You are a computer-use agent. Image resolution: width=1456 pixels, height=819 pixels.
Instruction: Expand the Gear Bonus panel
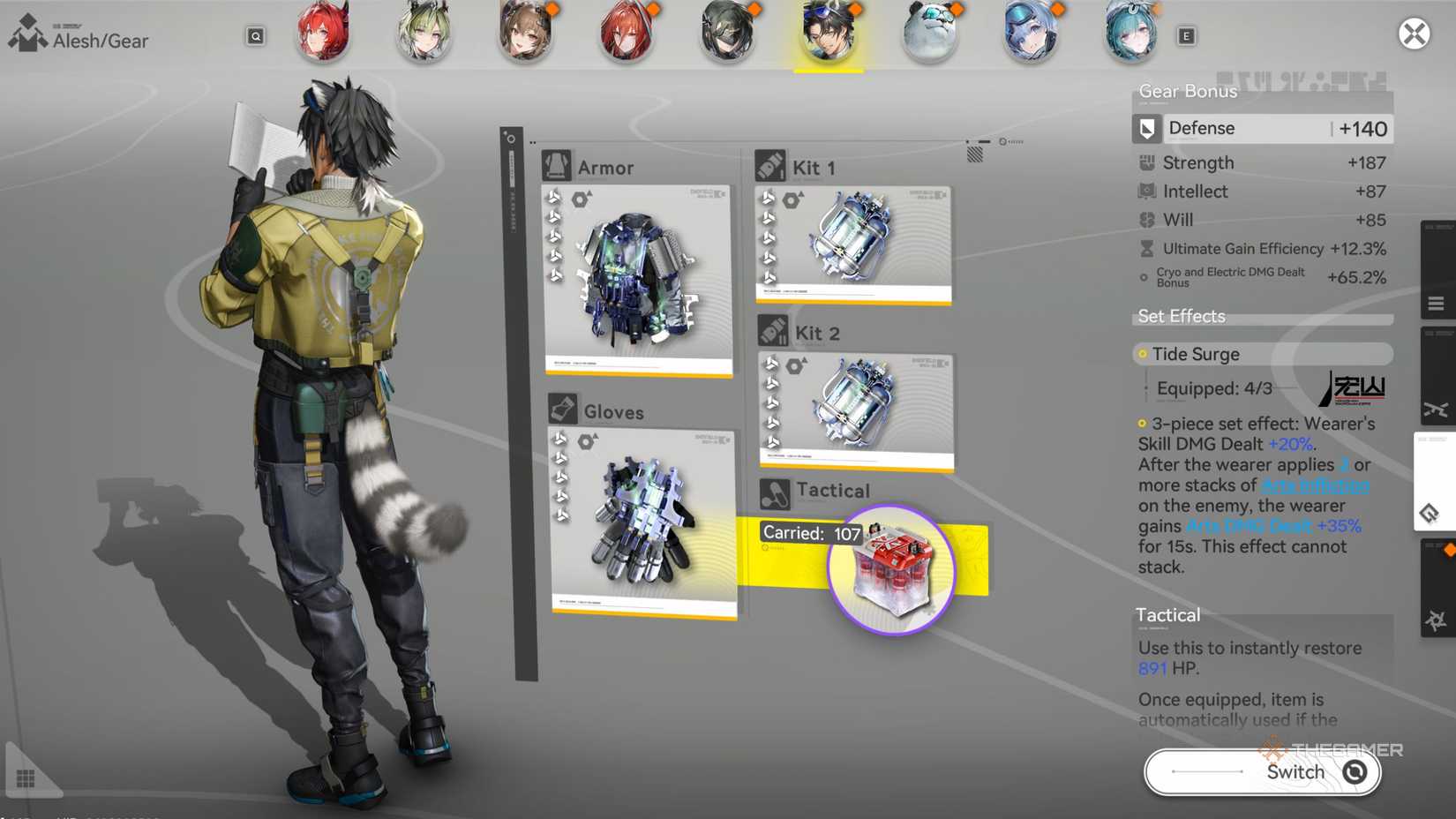(x=1186, y=91)
